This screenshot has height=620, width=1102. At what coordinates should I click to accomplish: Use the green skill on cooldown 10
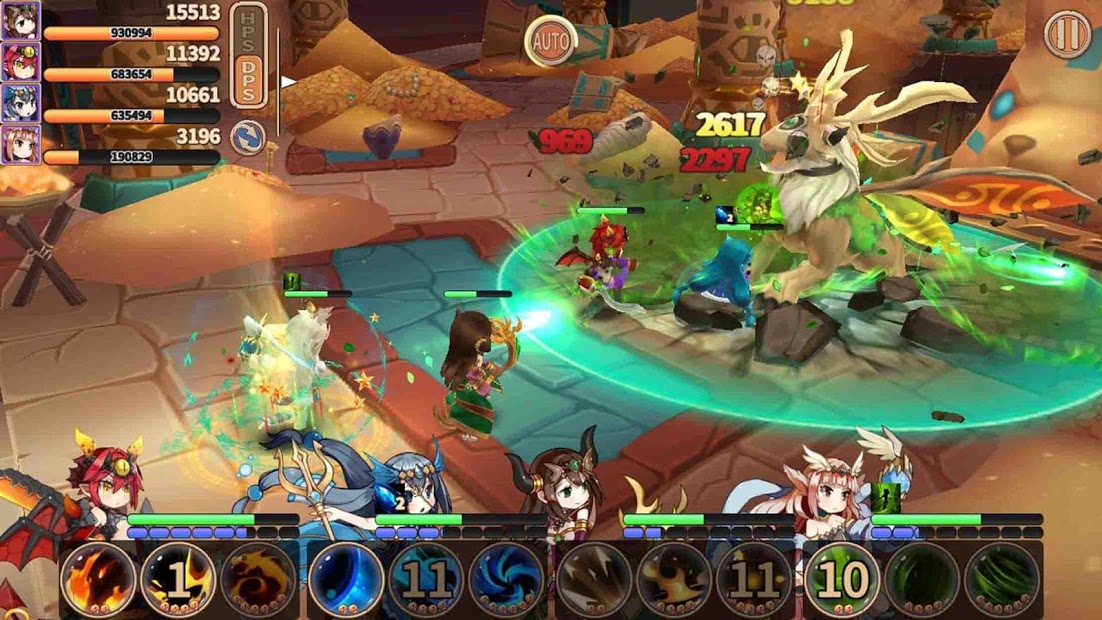(x=842, y=579)
